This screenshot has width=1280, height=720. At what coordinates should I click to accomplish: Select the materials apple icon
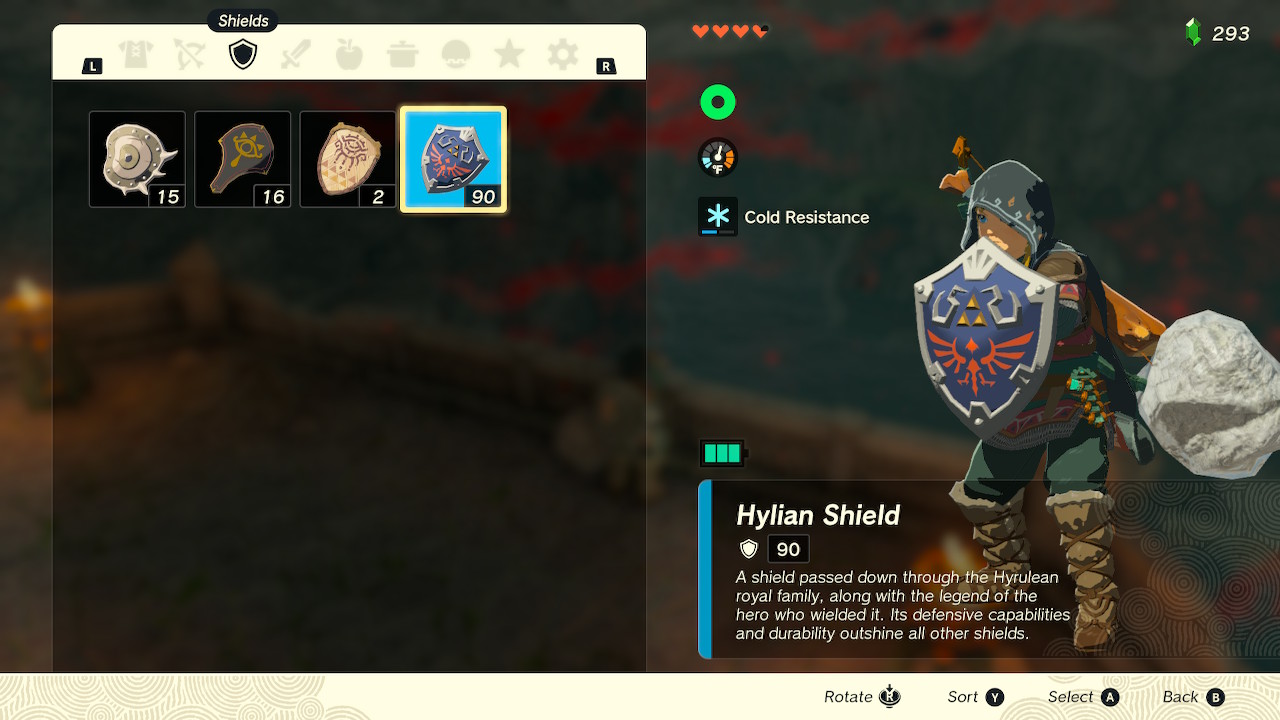(x=349, y=54)
